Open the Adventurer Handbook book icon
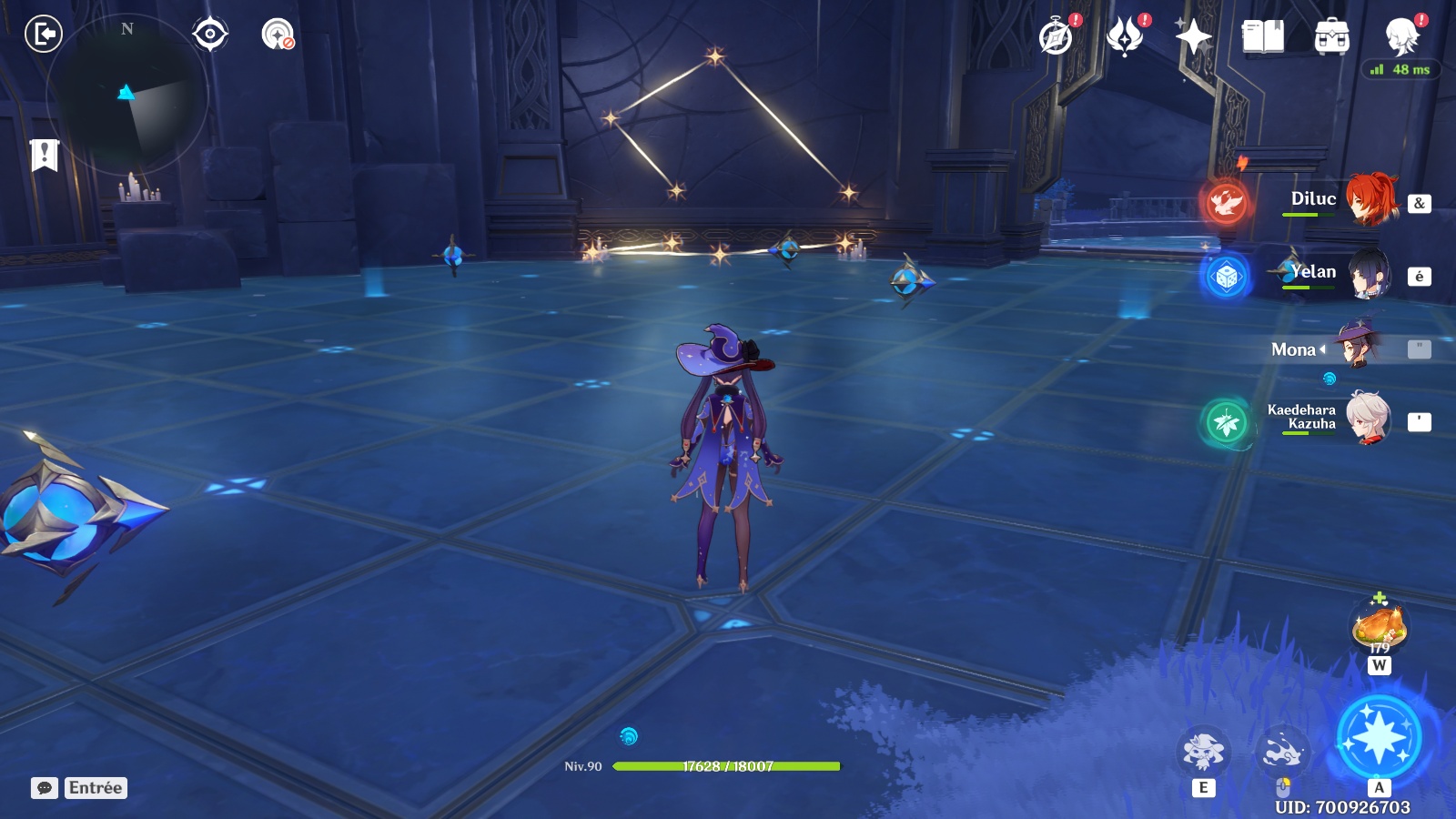The height and width of the screenshot is (819, 1456). coord(1262,37)
